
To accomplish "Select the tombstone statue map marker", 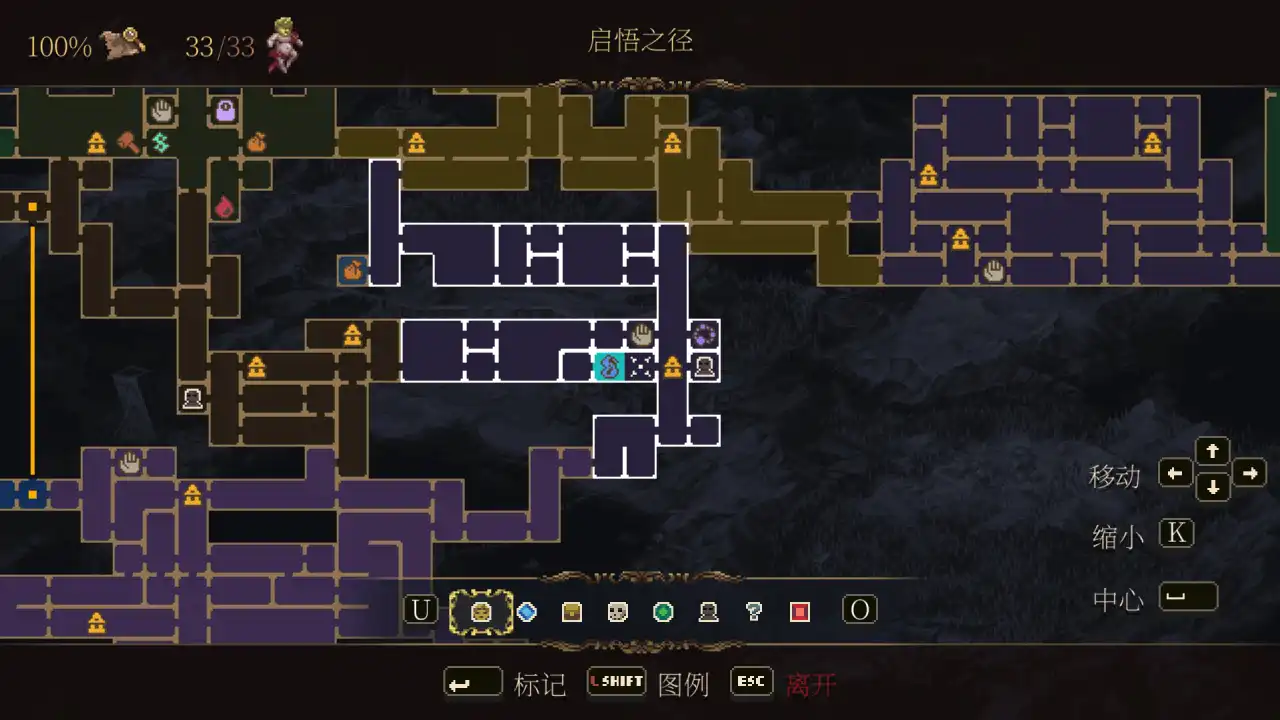I will coord(709,610).
